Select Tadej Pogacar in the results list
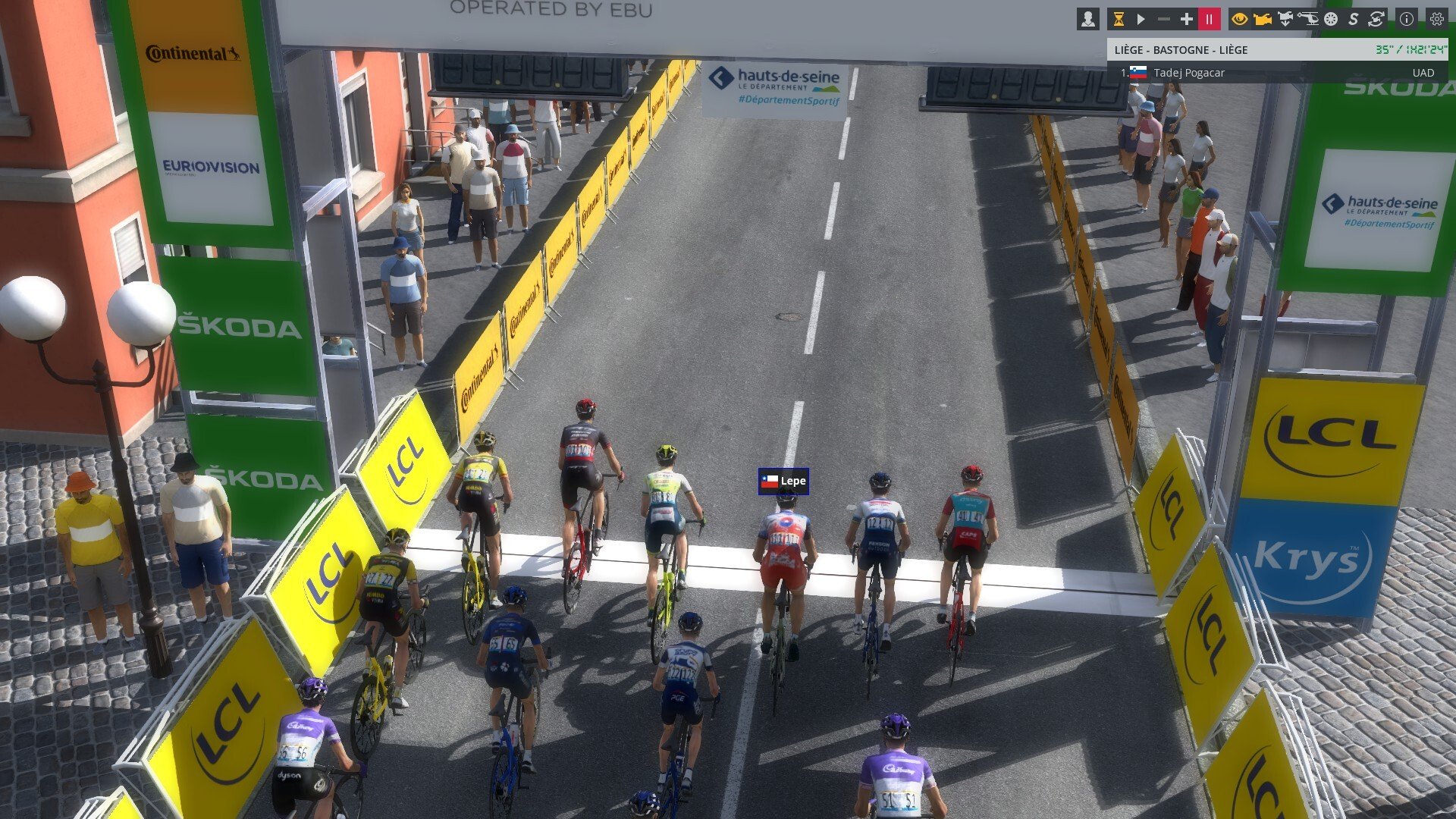 (x=1188, y=73)
